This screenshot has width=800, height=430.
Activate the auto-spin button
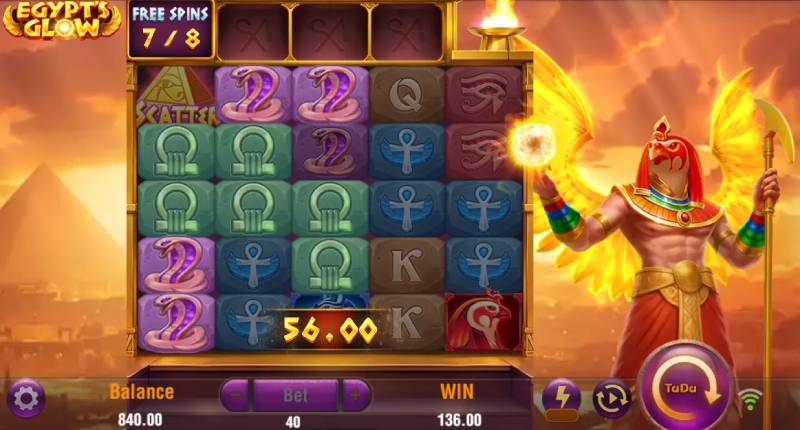611,398
